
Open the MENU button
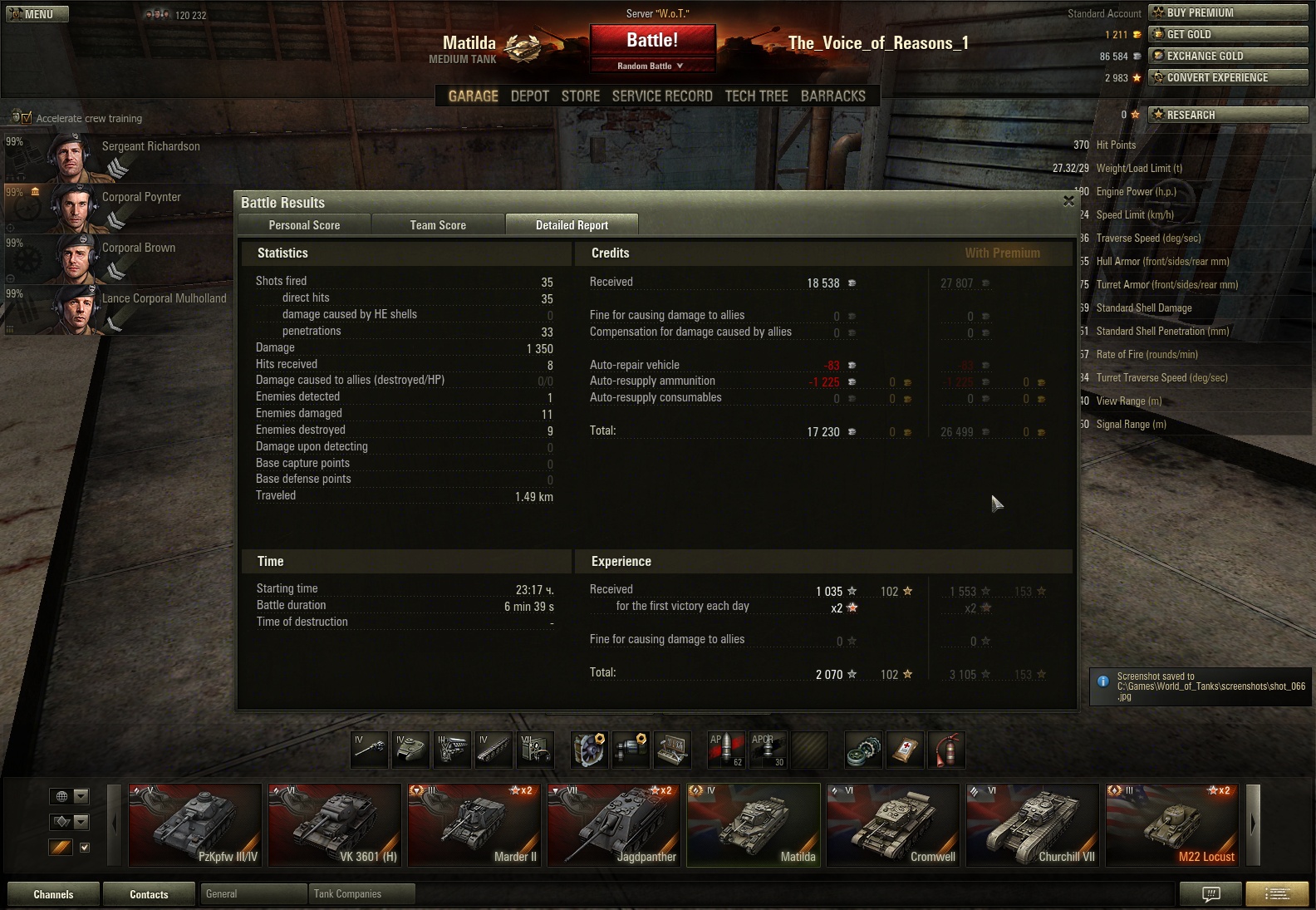(37, 14)
